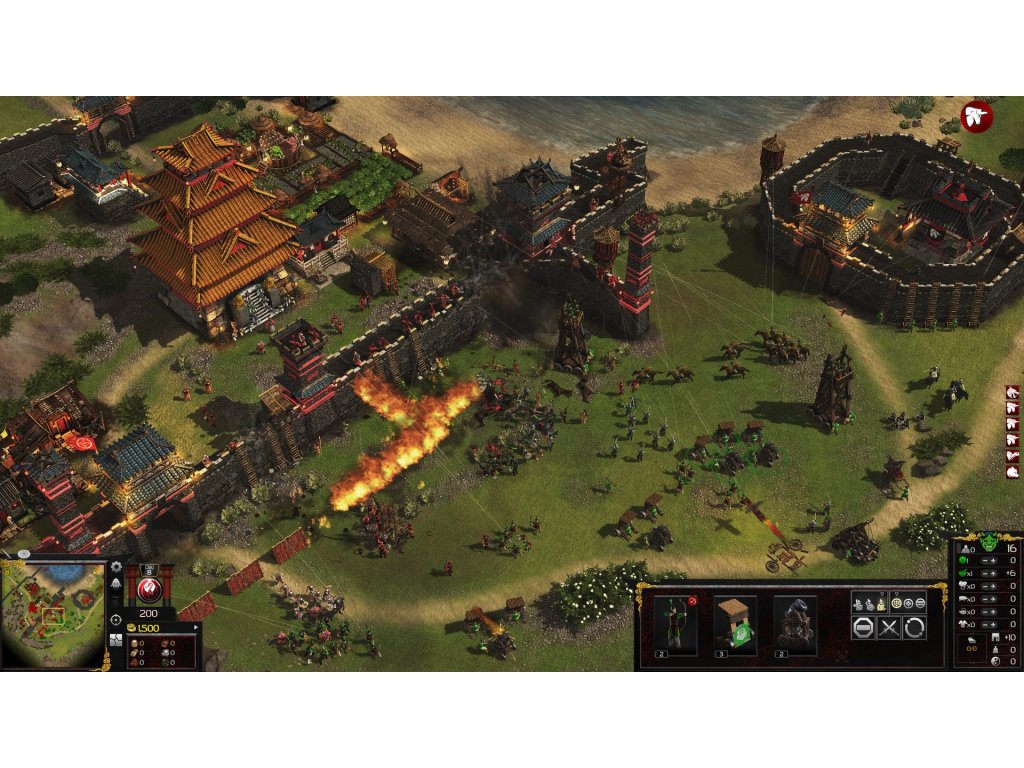Click the rocket icon beside the minimap

[x=116, y=585]
